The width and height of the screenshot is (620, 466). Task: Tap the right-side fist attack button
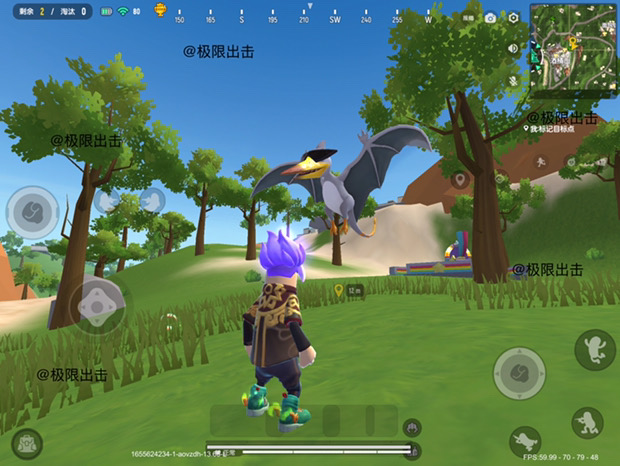pos(519,373)
